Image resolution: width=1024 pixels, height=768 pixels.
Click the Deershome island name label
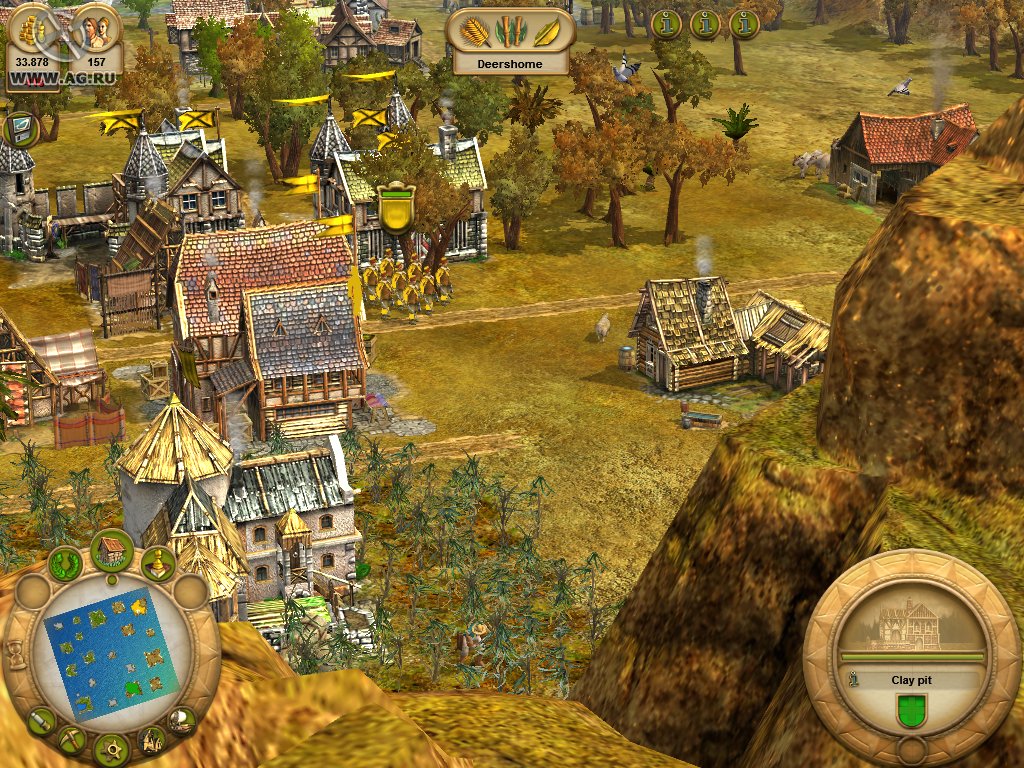tap(510, 63)
